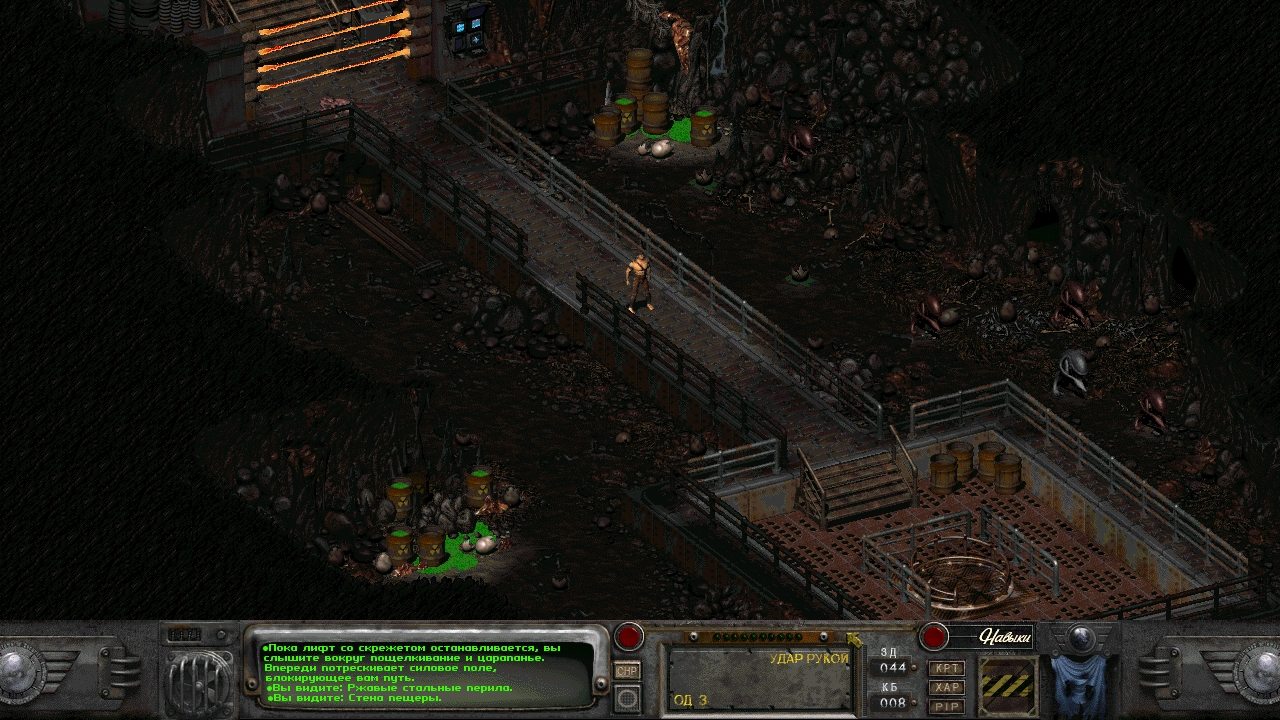This screenshot has height=720, width=1280.
Task: Click the УДАР РУКОЙ active weapon slot
Action: tap(759, 678)
